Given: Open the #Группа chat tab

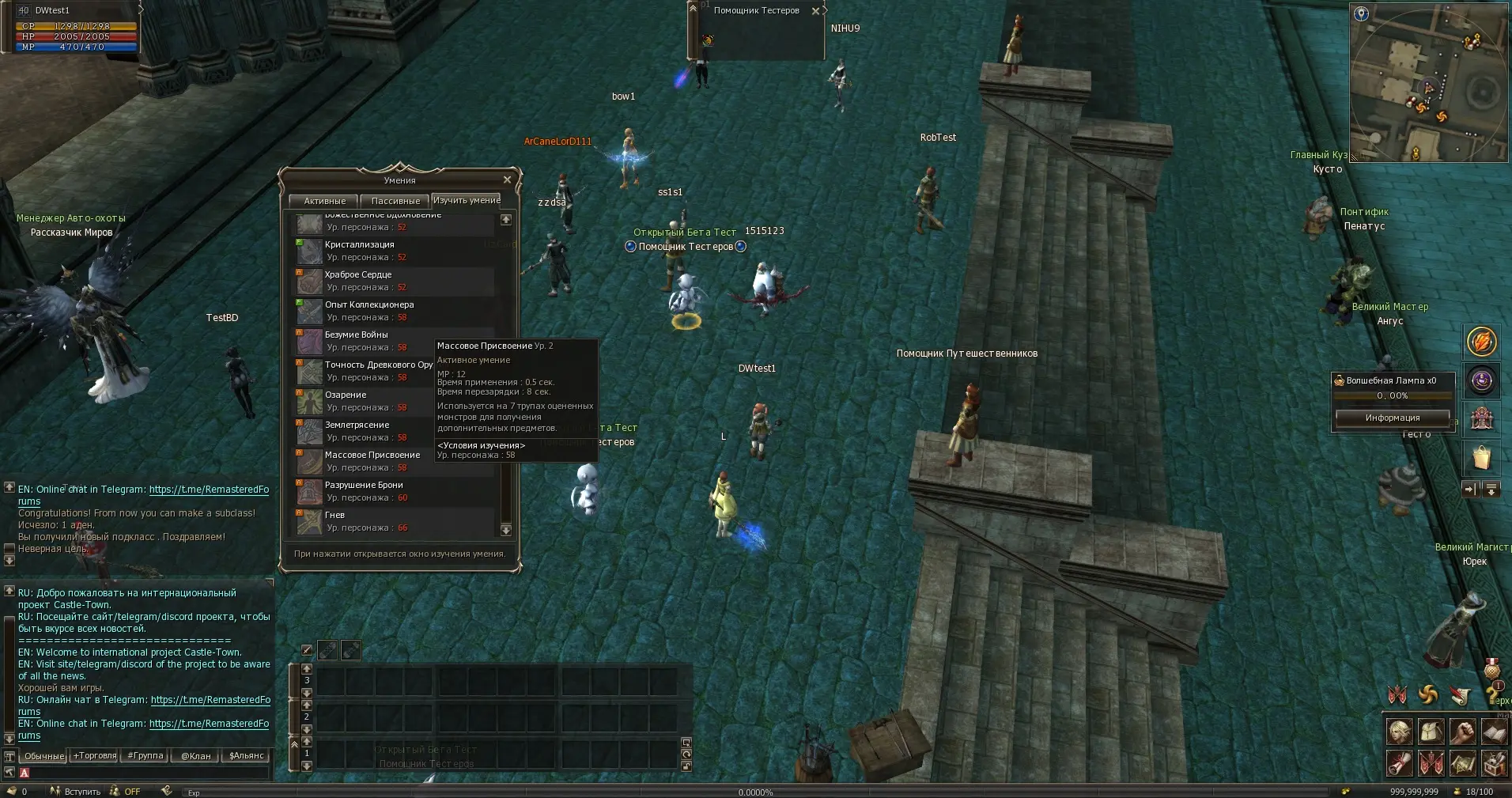Looking at the screenshot, I should tap(146, 756).
